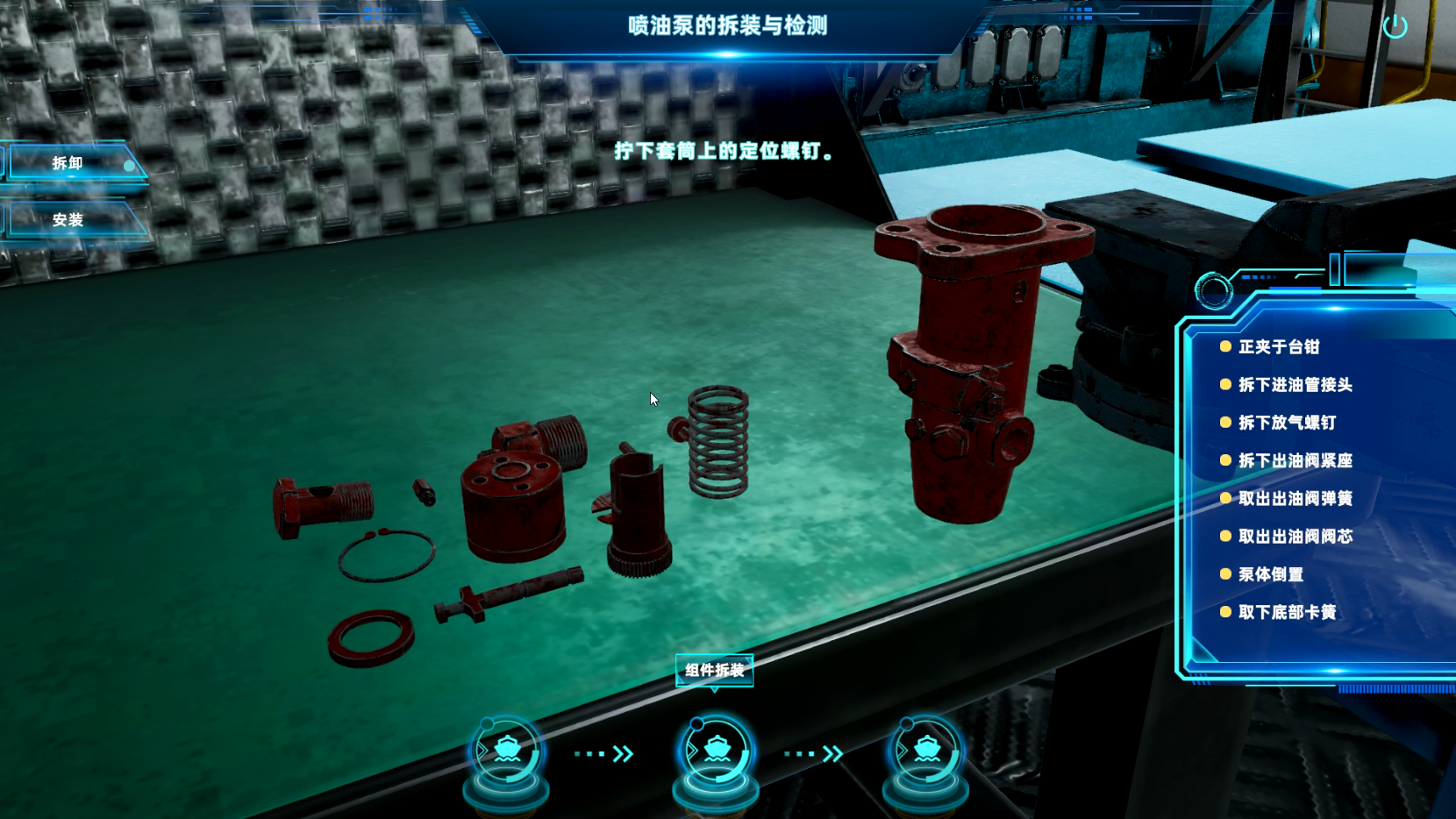Open the 组件拆装 stage icon
The height and width of the screenshot is (819, 1456).
point(717,752)
